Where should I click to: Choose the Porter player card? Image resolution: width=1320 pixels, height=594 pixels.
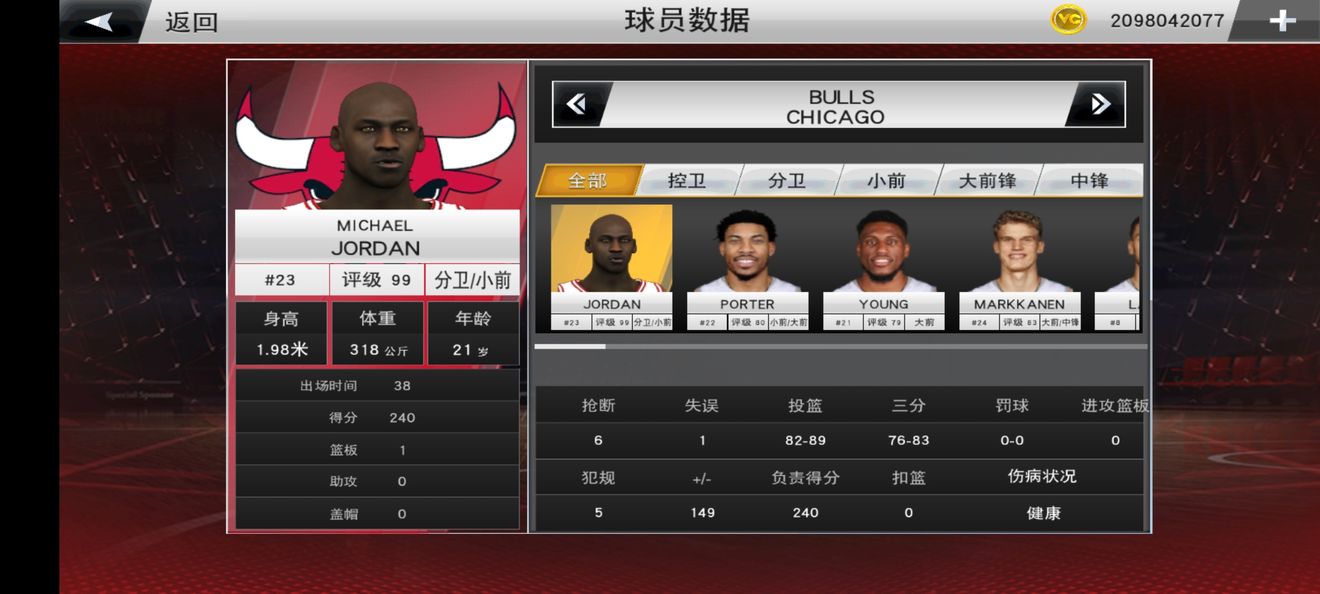pos(747,267)
